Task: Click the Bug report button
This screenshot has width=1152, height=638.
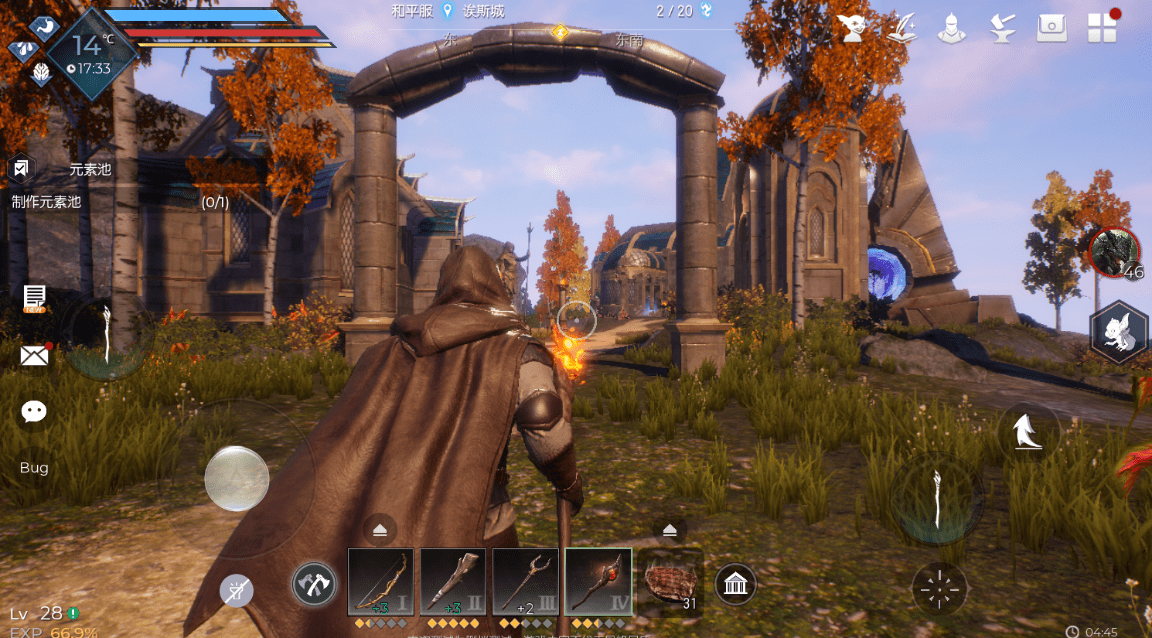Action: point(34,468)
